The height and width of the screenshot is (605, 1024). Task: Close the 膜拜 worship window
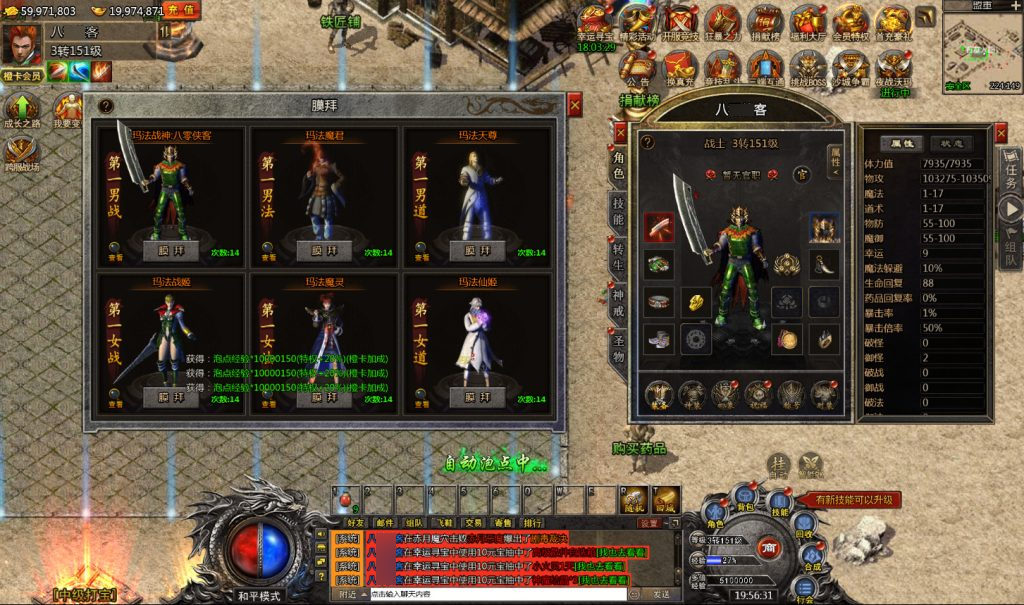click(x=575, y=104)
